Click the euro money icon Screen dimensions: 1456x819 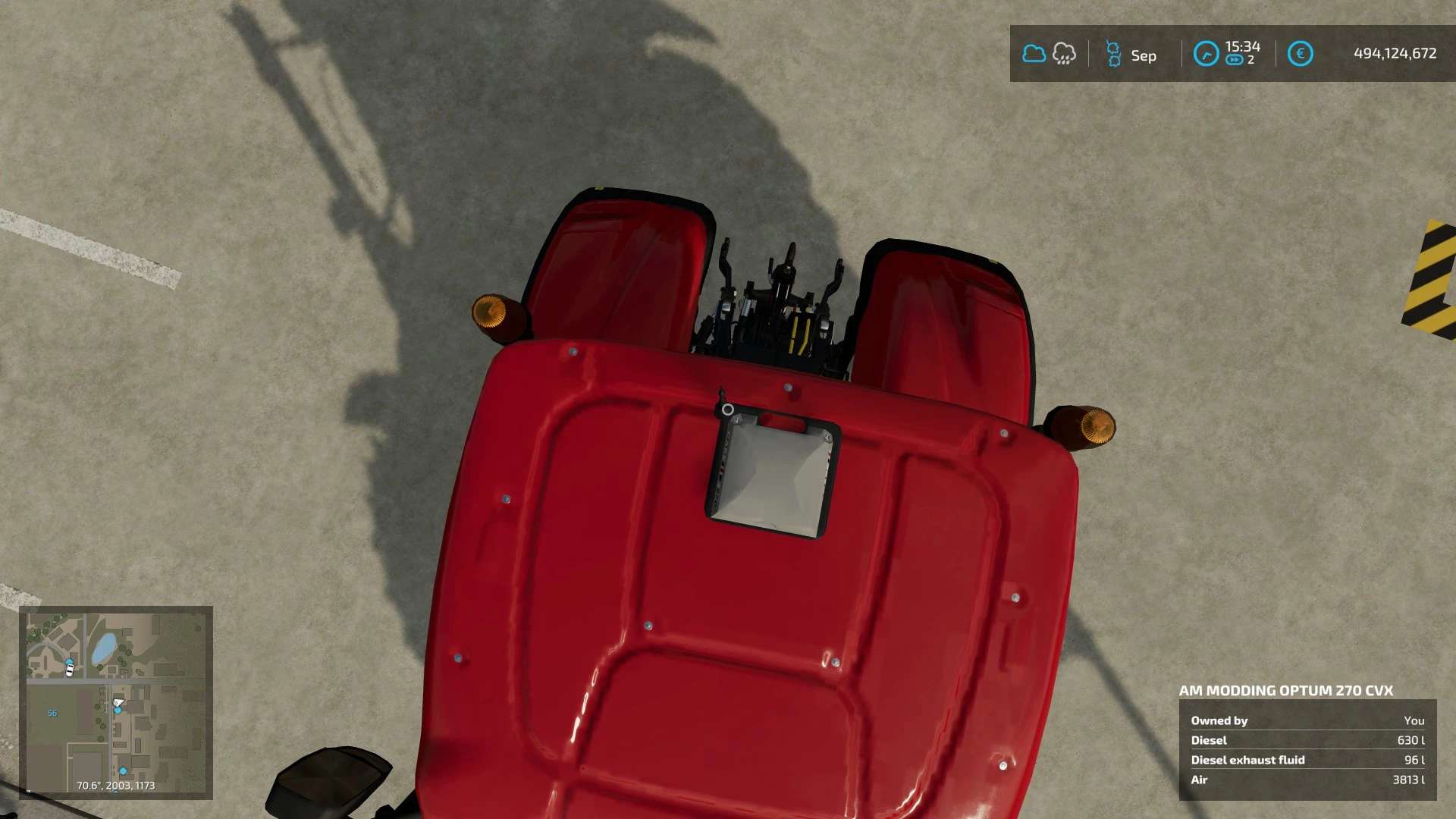(1300, 54)
